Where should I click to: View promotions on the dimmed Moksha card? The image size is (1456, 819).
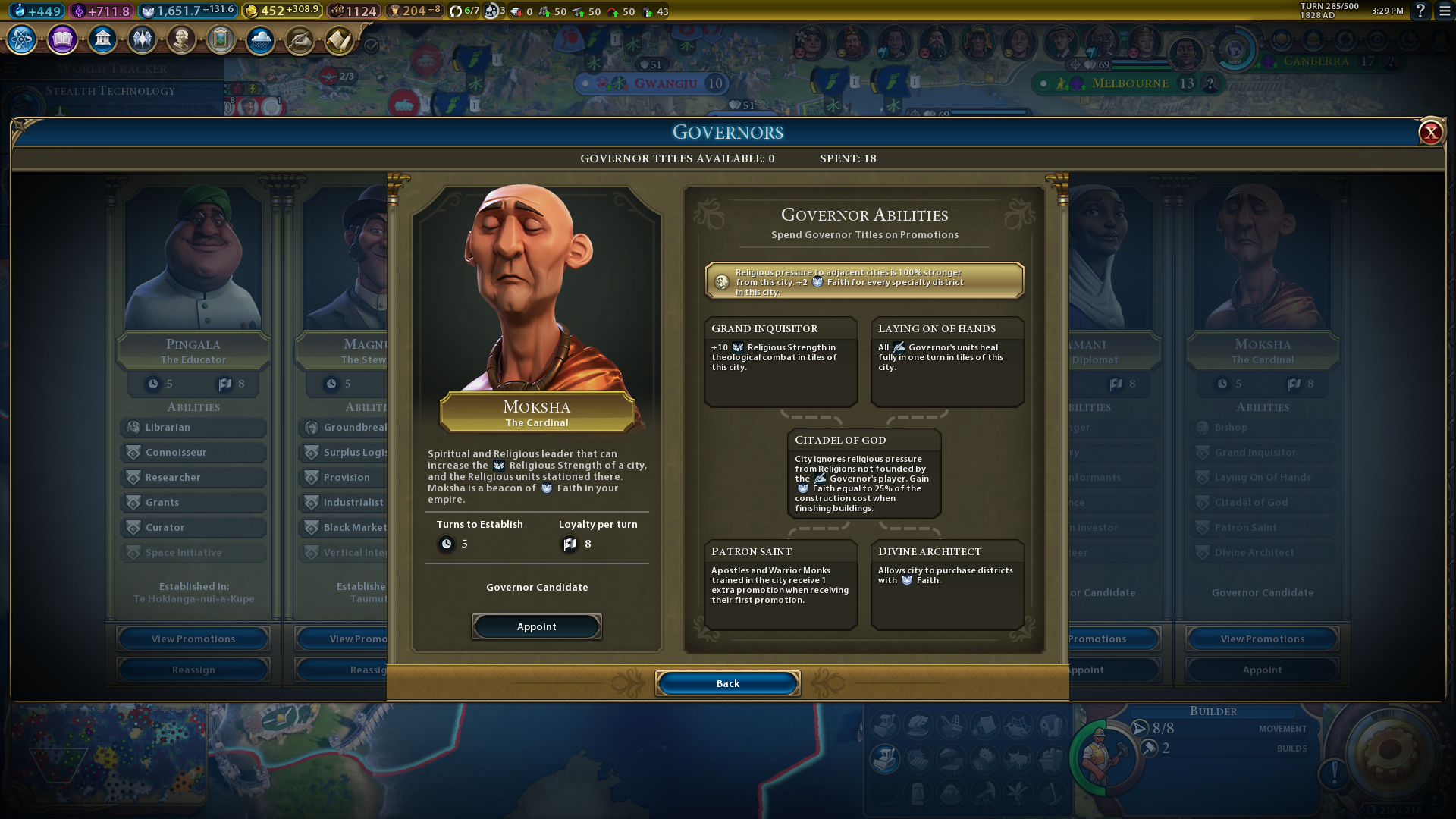tap(1262, 639)
